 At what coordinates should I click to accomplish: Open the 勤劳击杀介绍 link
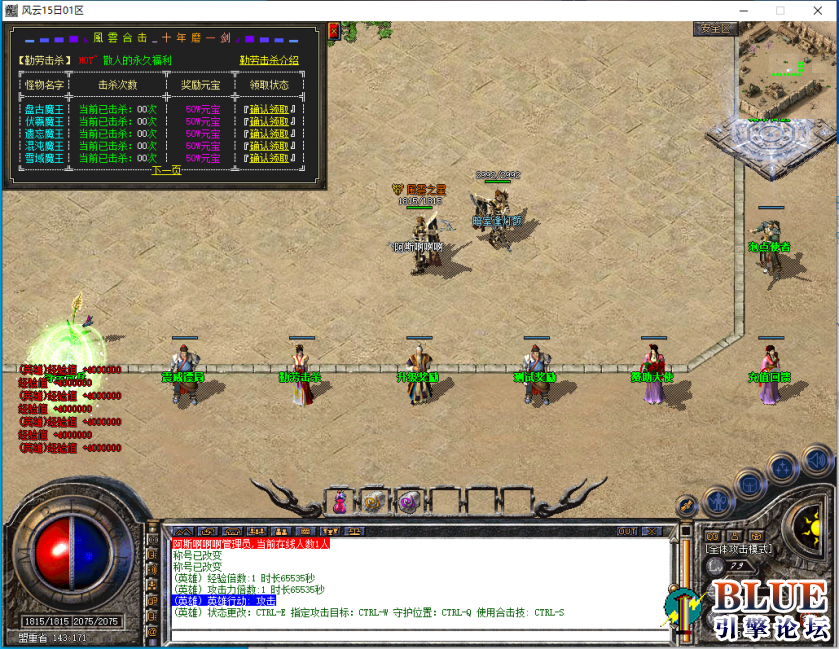[x=268, y=60]
